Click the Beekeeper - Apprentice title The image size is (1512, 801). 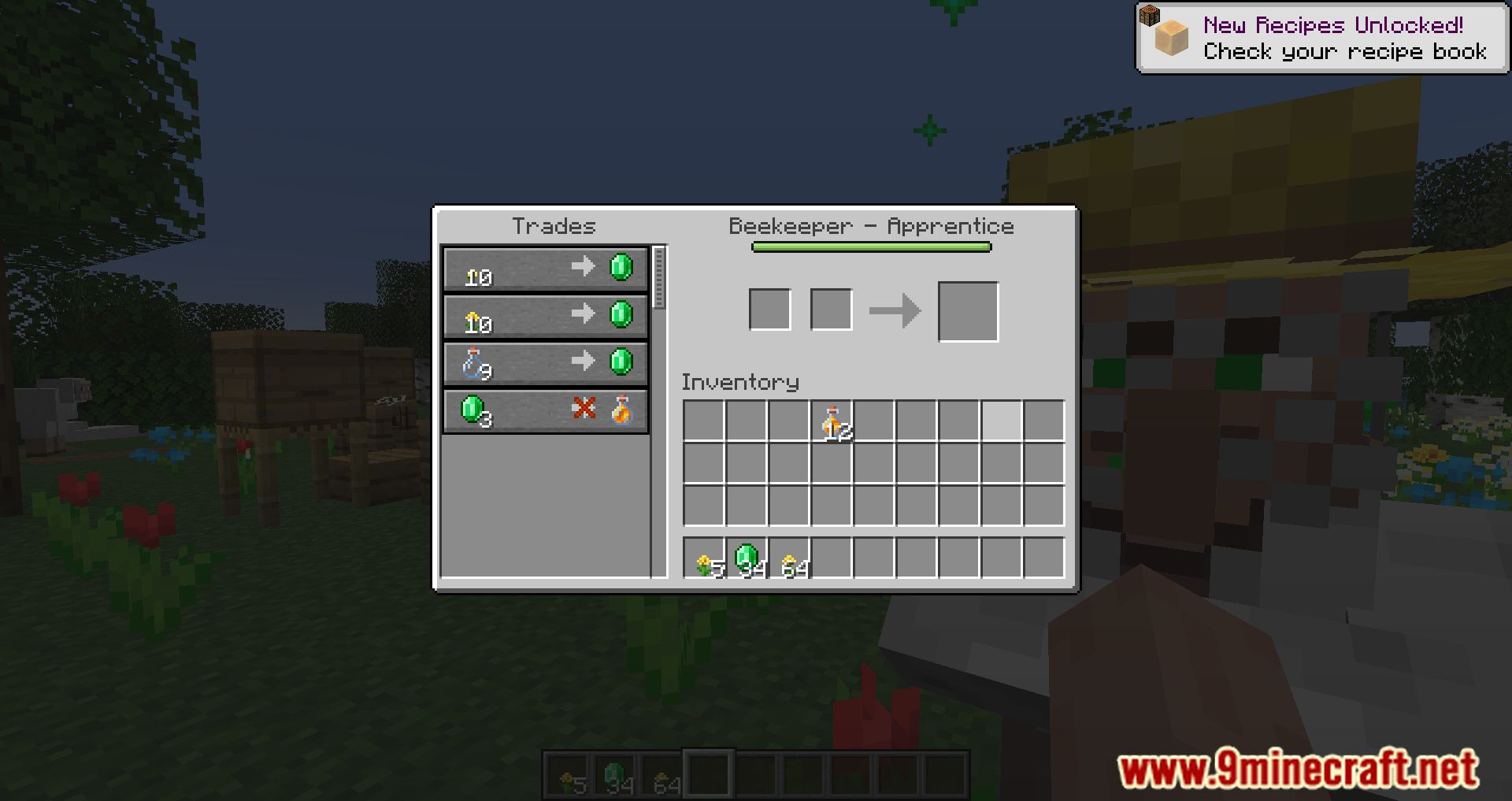pos(872,226)
